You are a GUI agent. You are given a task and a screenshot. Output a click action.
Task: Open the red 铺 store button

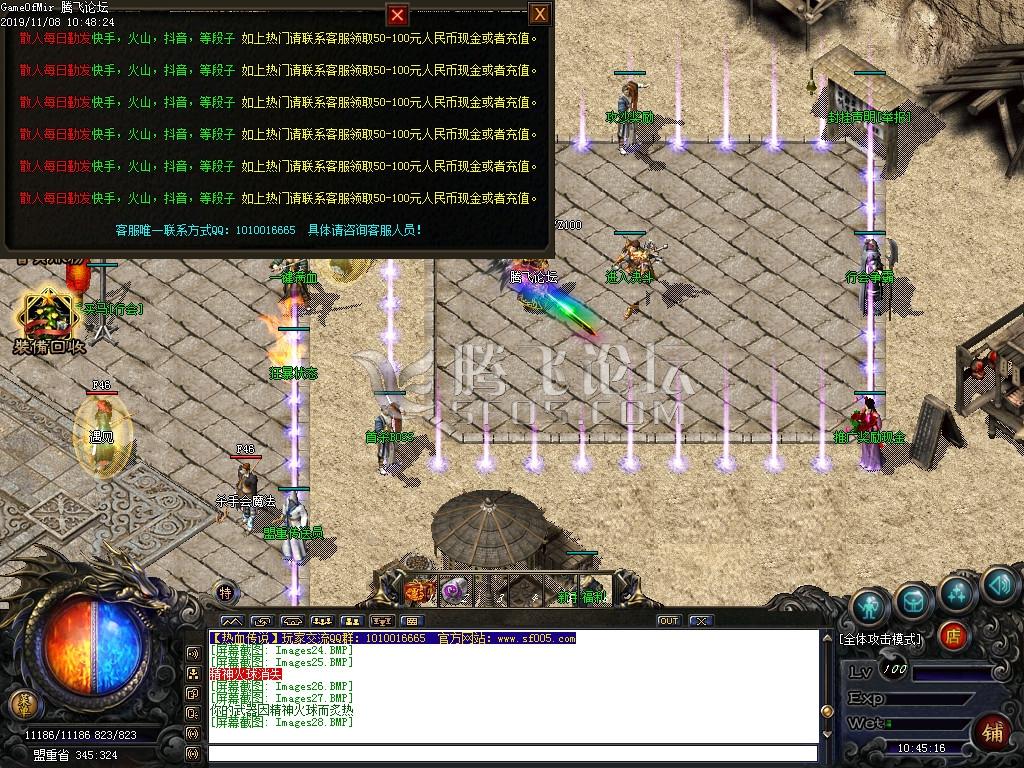click(x=995, y=730)
